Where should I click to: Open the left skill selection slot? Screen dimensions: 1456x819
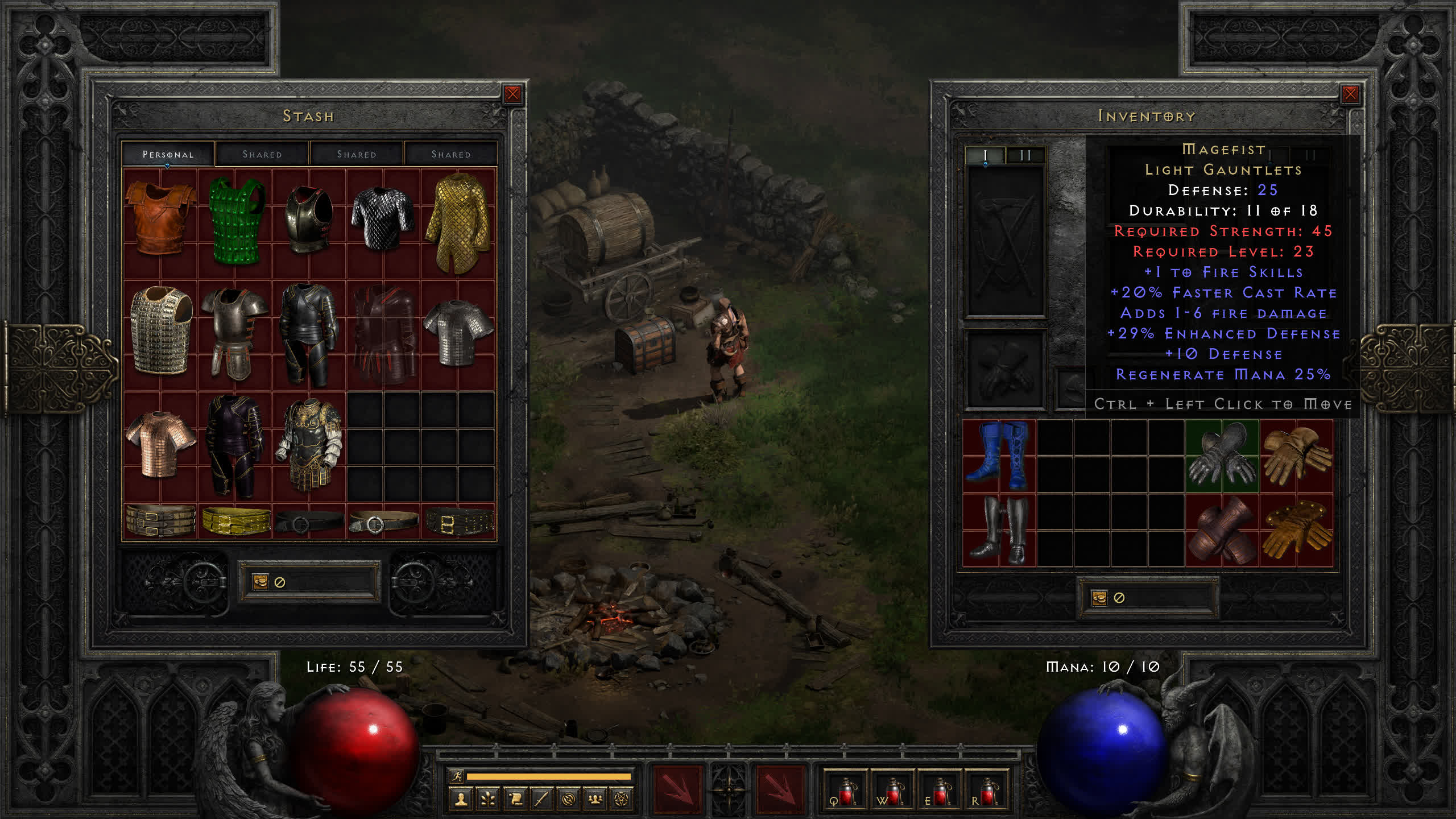tap(677, 789)
